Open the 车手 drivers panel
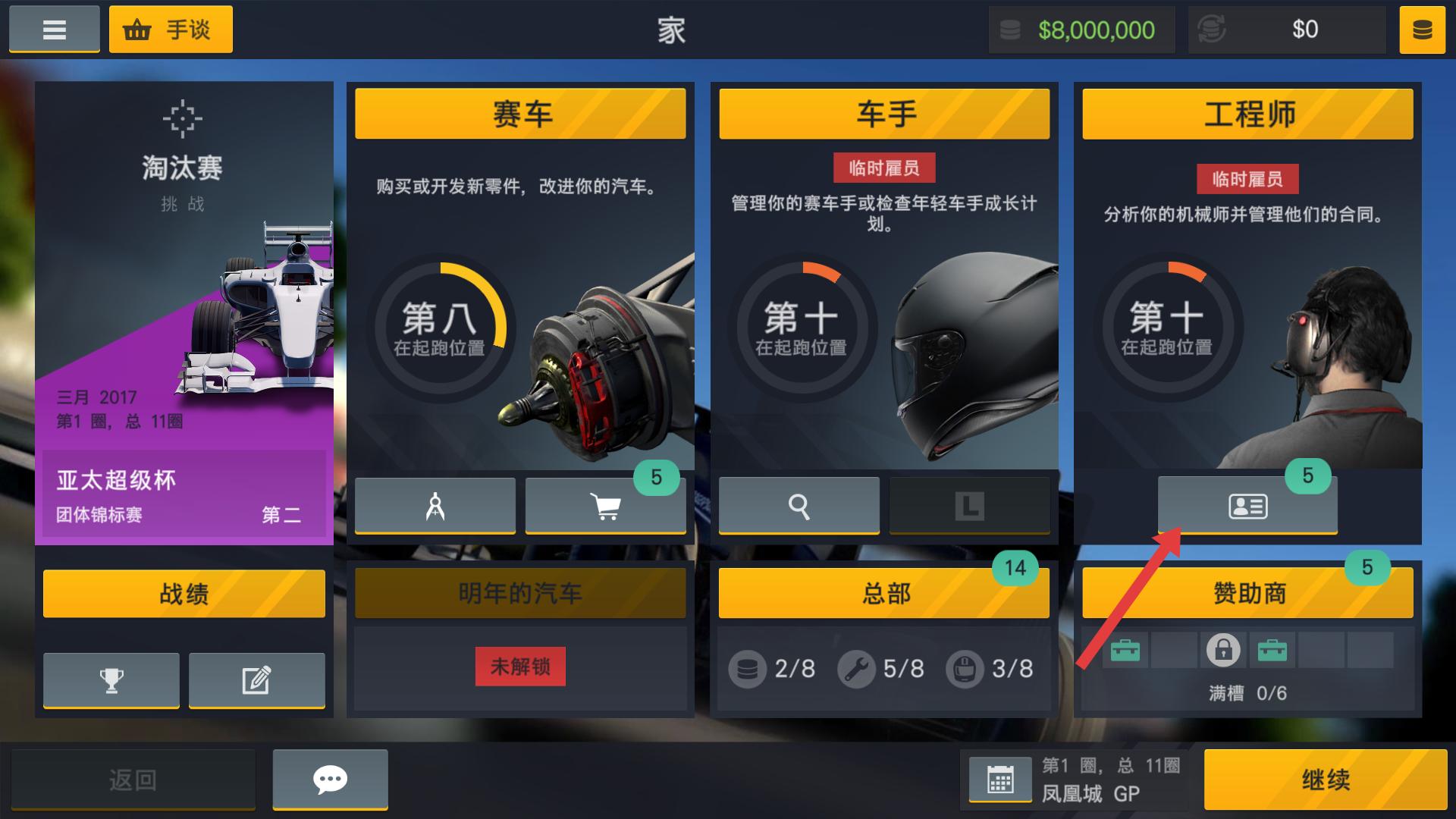Image resolution: width=1456 pixels, height=819 pixels. pos(884,114)
